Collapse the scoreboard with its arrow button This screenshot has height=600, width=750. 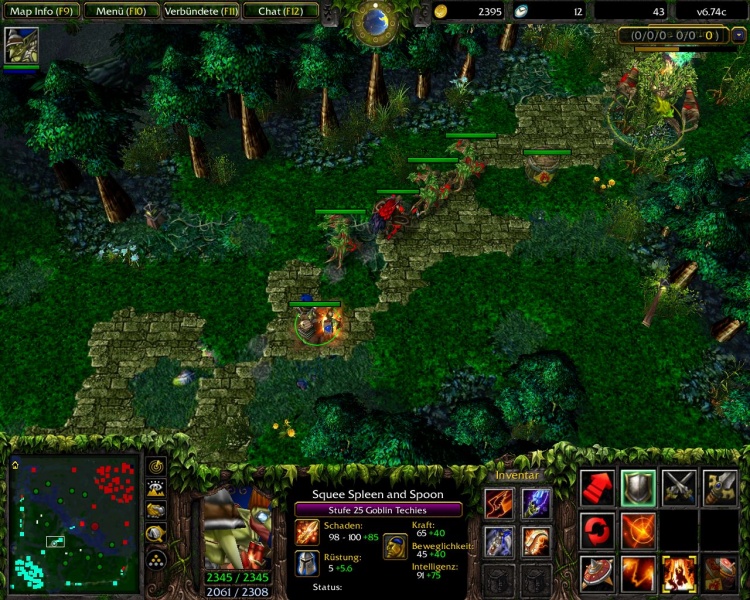(x=738, y=35)
